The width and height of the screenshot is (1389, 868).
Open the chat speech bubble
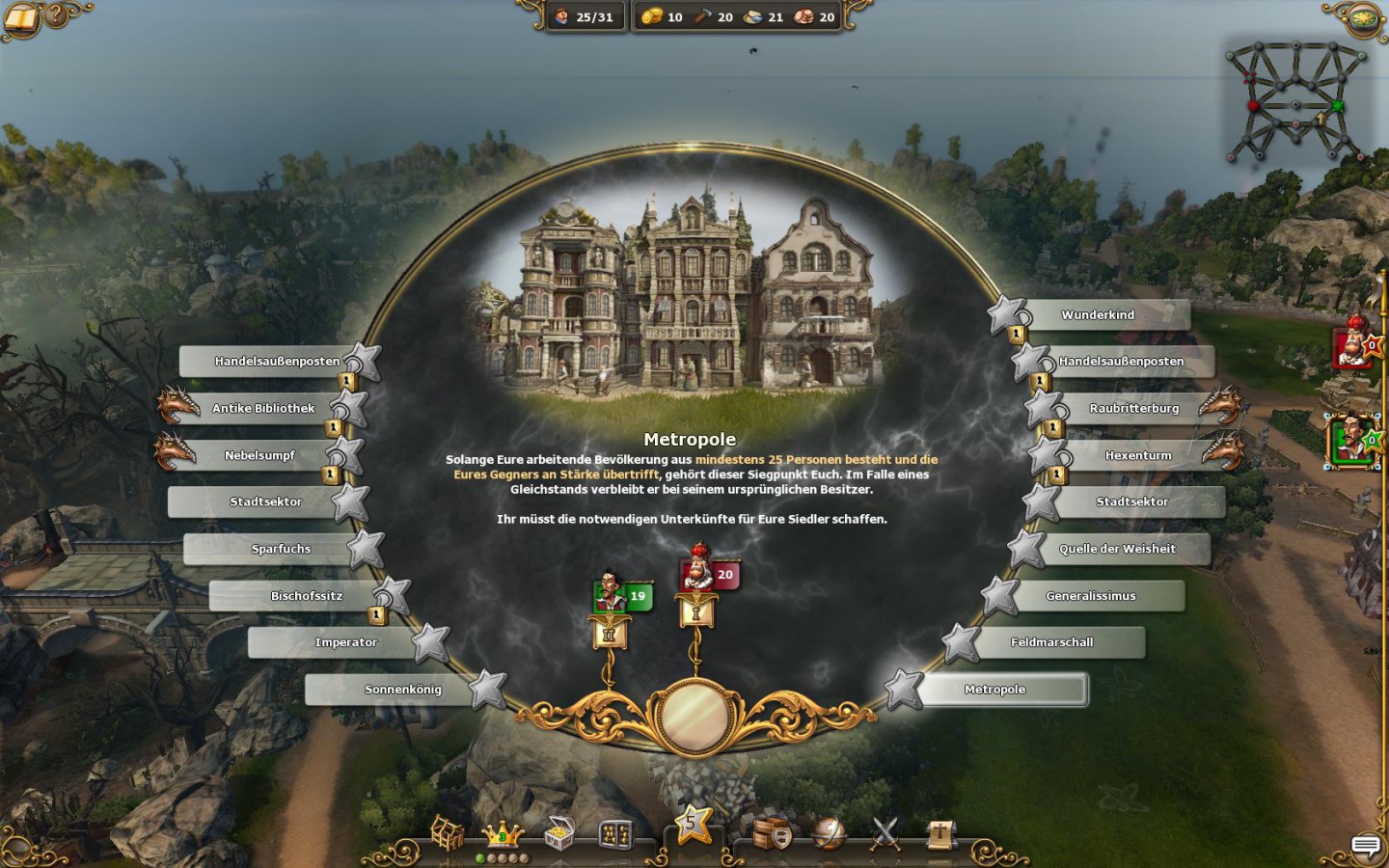coord(1365,846)
